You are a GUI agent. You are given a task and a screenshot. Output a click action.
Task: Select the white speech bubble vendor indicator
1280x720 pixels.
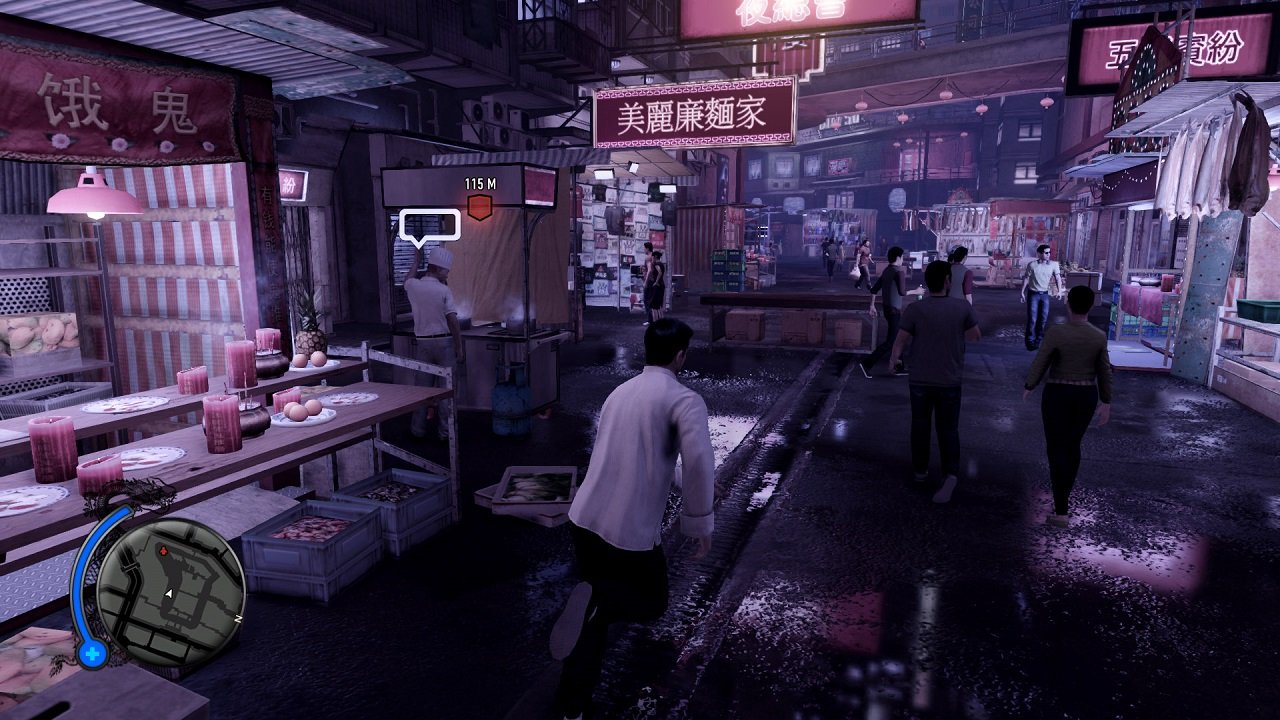(428, 224)
